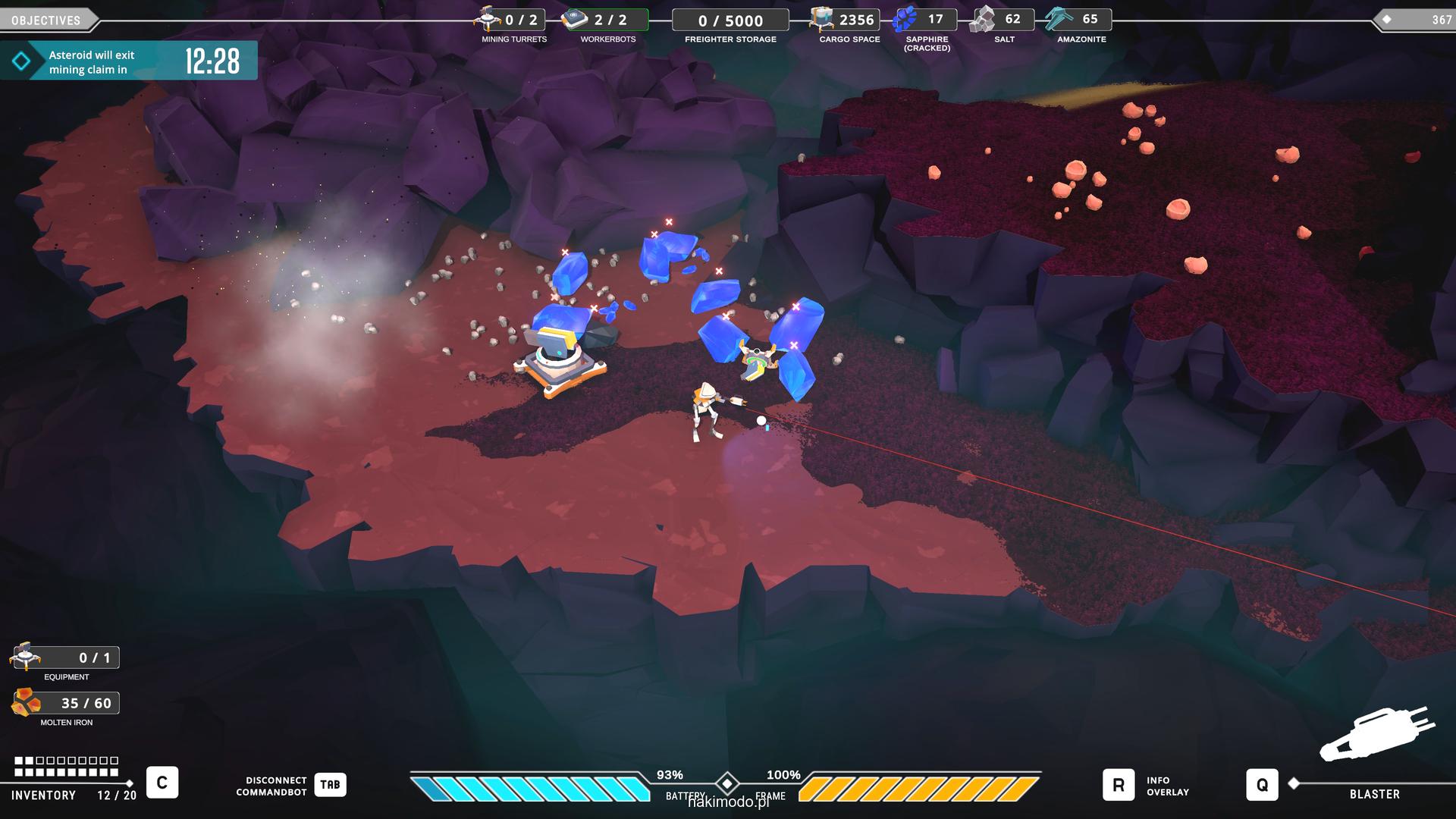Open the Objectives panel tab
1456x819 pixels.
pyautogui.click(x=47, y=20)
